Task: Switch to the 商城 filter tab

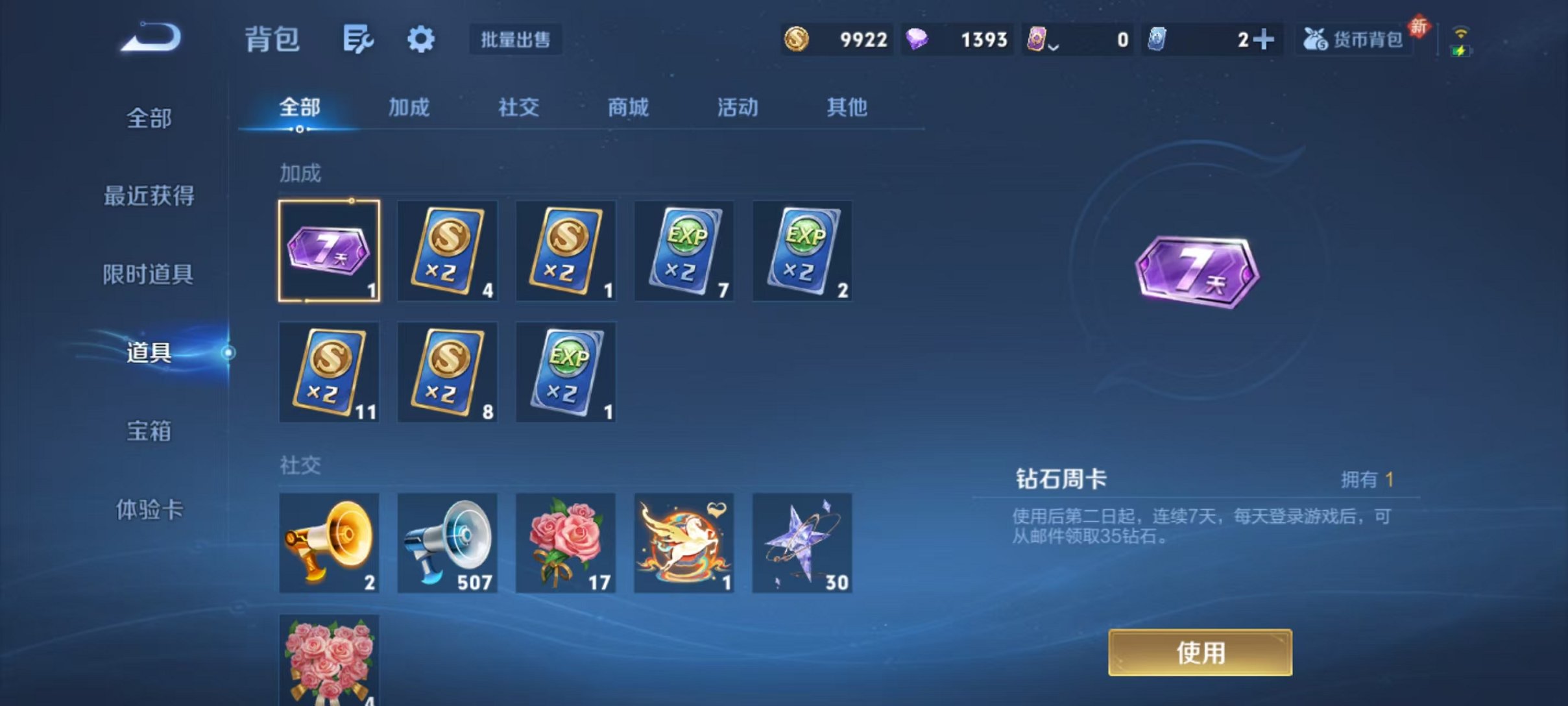Action: (x=626, y=108)
